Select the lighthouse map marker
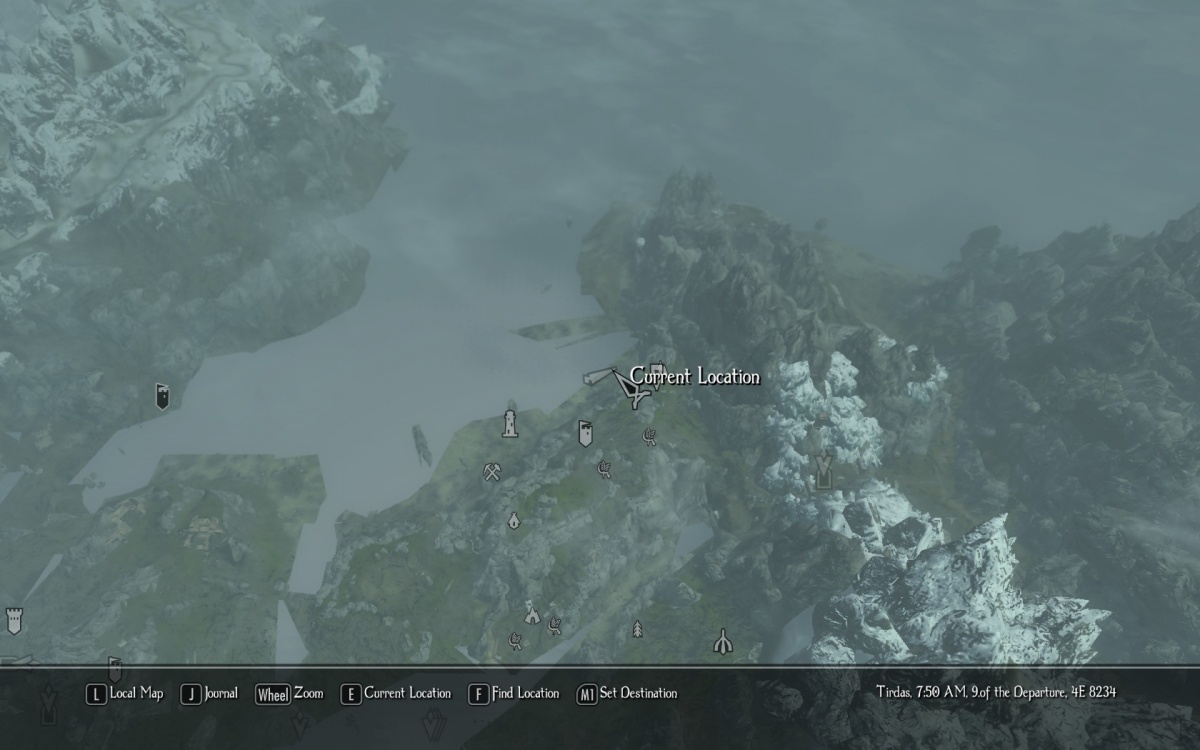The width and height of the screenshot is (1200, 750). click(x=510, y=424)
